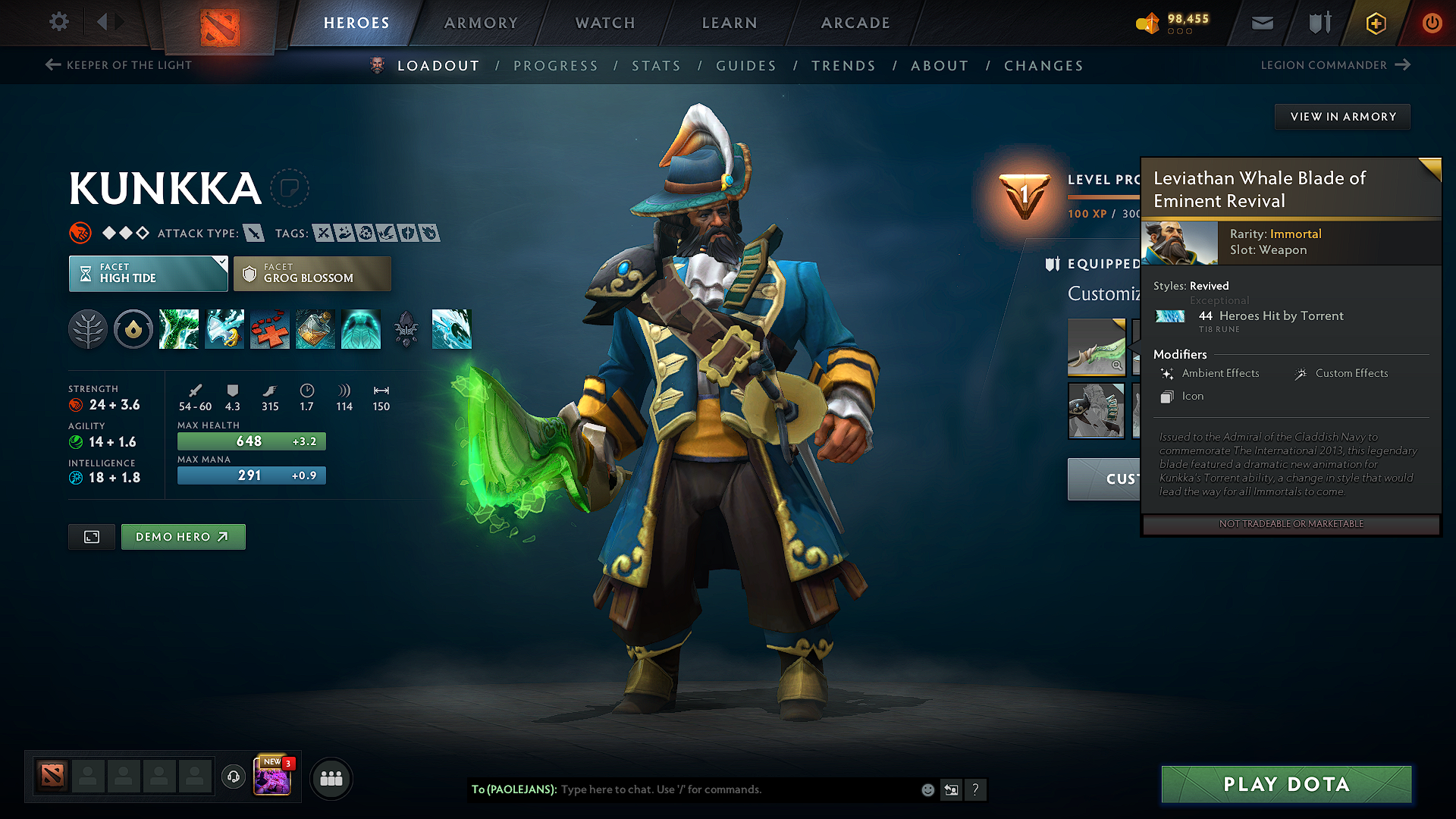Toggle the Revived style option

pos(1208,286)
